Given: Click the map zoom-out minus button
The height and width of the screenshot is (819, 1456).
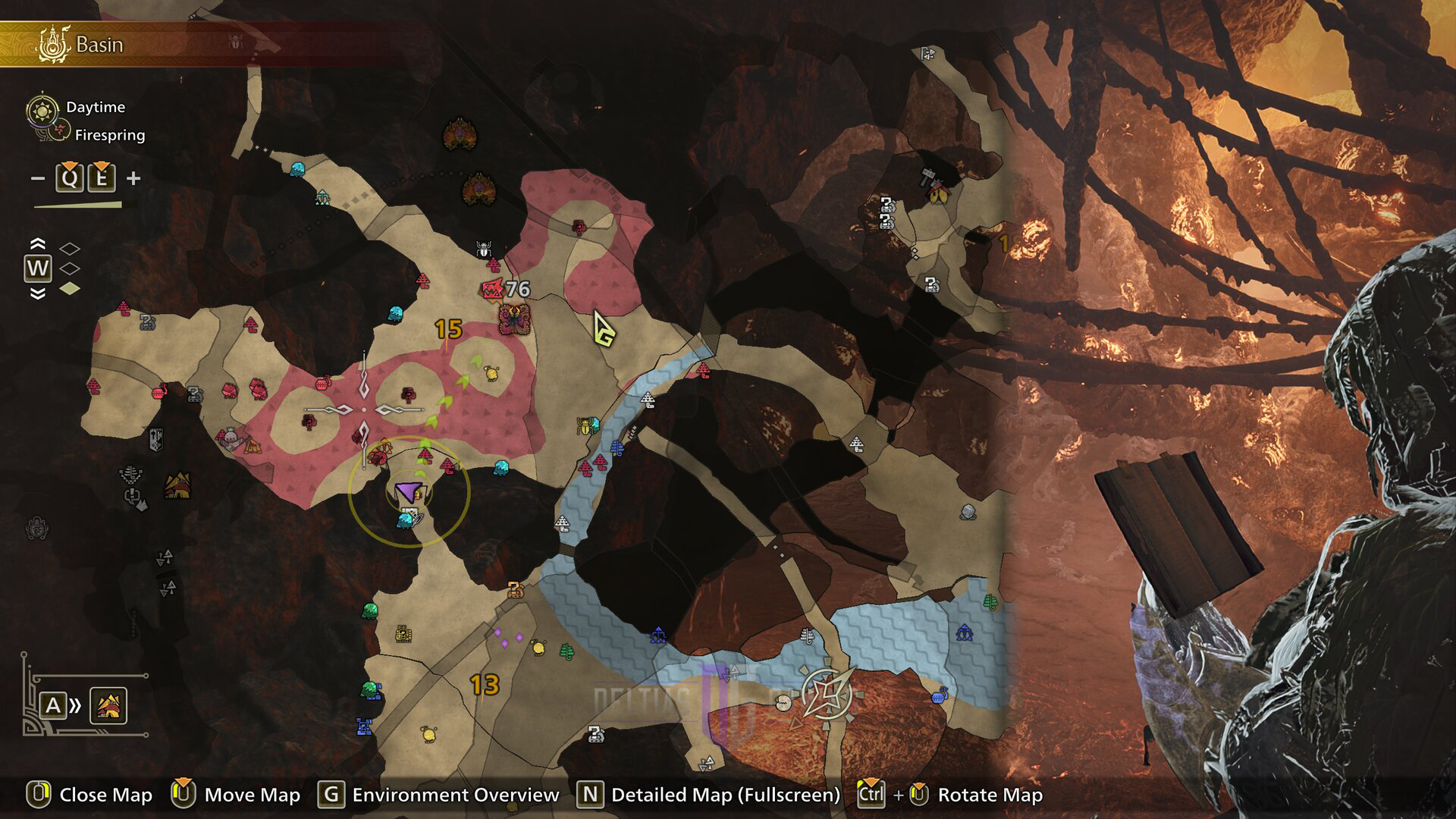Looking at the screenshot, I should coord(37,179).
